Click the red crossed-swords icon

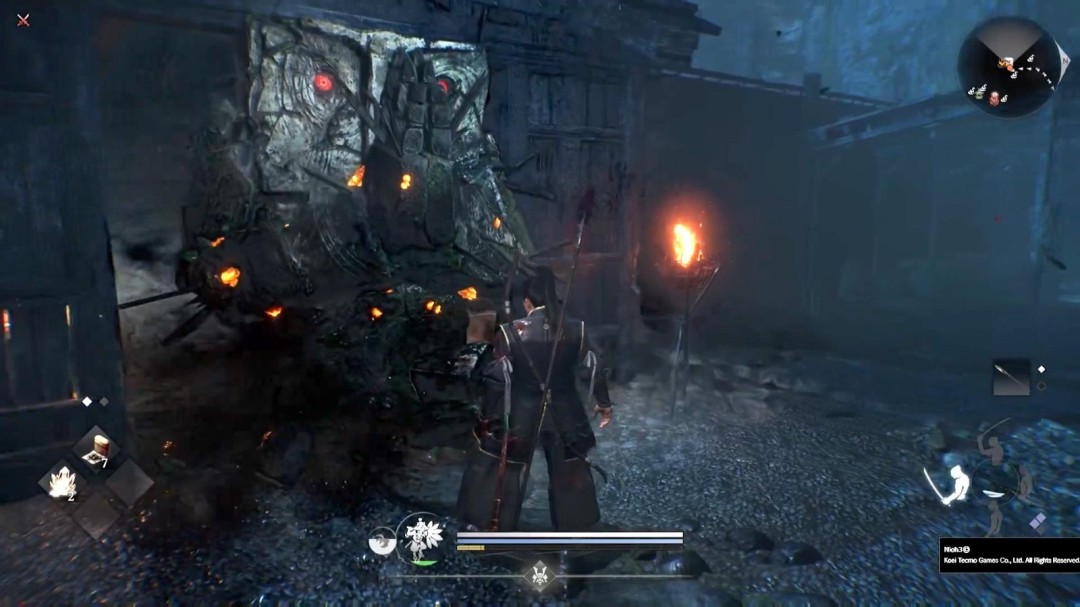pos(23,19)
